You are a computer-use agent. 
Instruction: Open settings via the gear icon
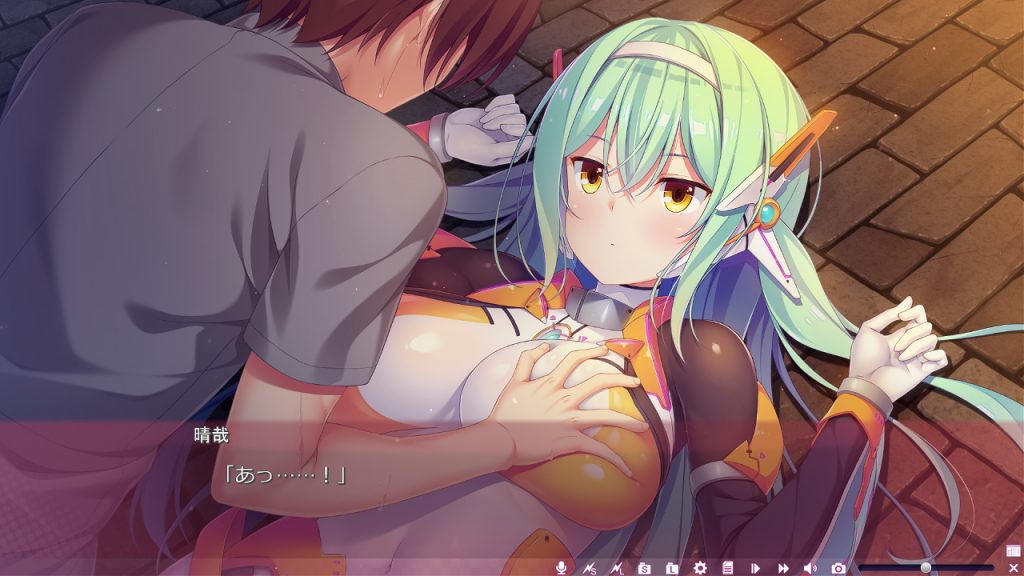[x=700, y=568]
